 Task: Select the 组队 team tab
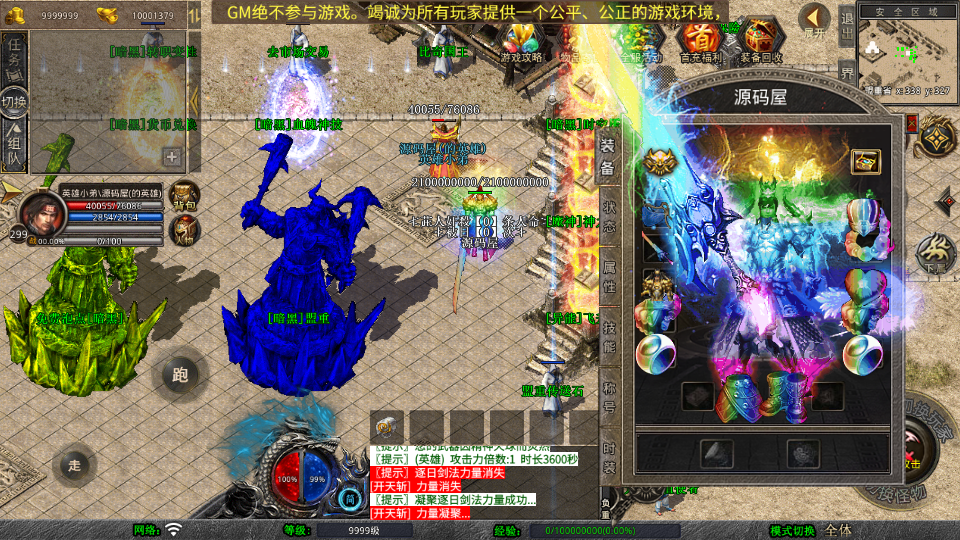(x=14, y=143)
